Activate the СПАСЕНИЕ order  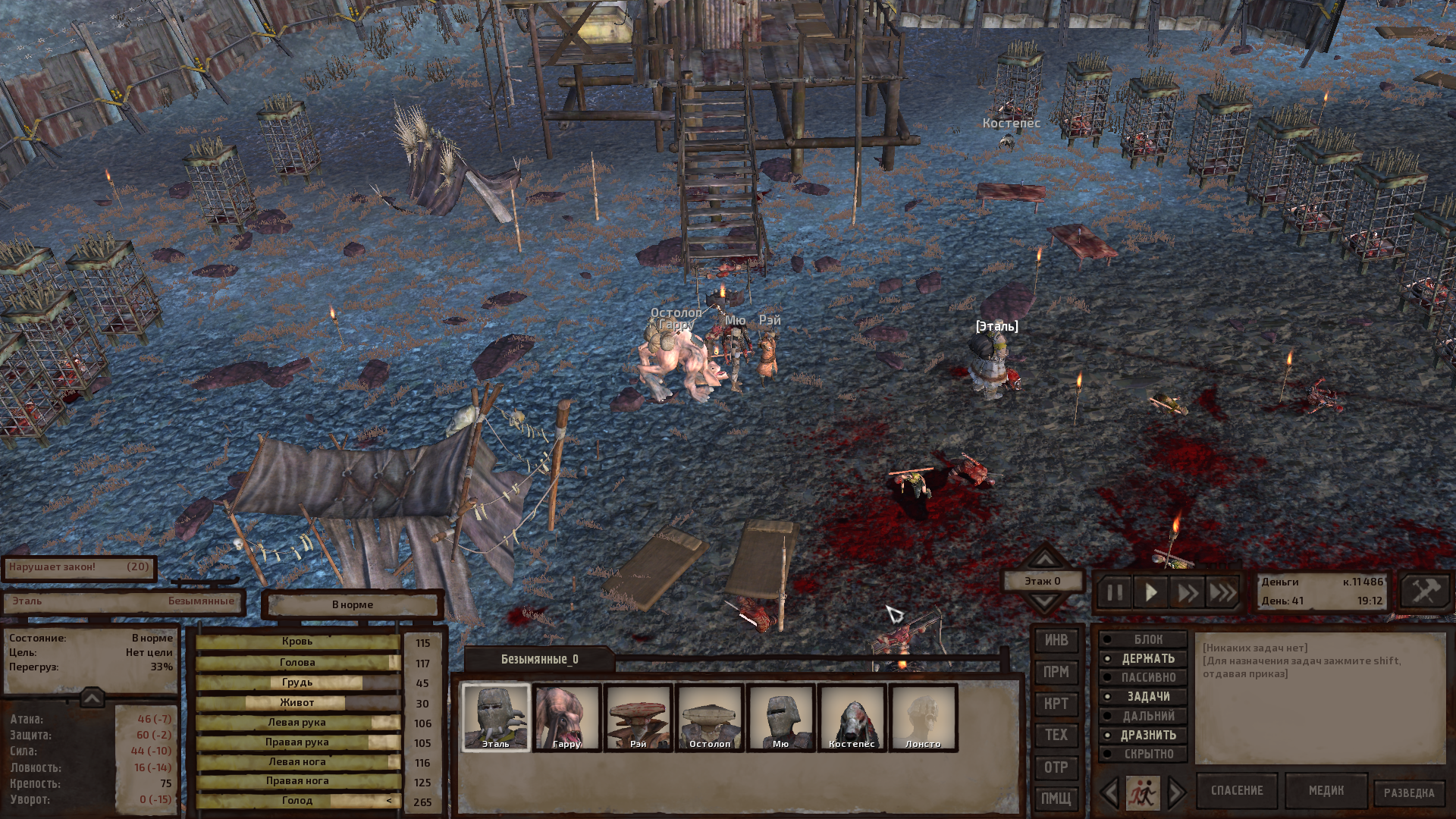[x=1237, y=791]
